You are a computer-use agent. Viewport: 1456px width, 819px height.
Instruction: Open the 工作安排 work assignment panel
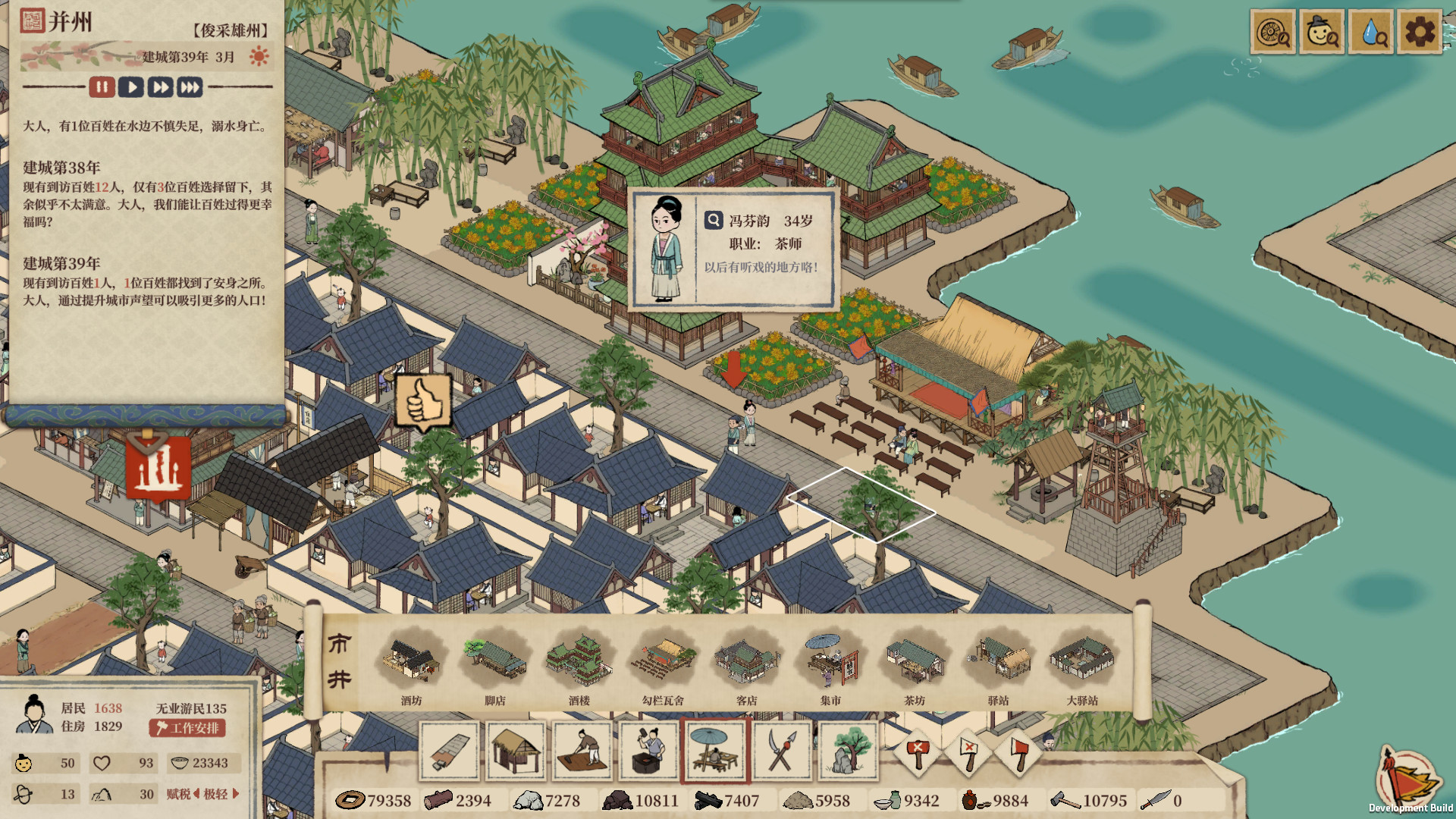[187, 728]
